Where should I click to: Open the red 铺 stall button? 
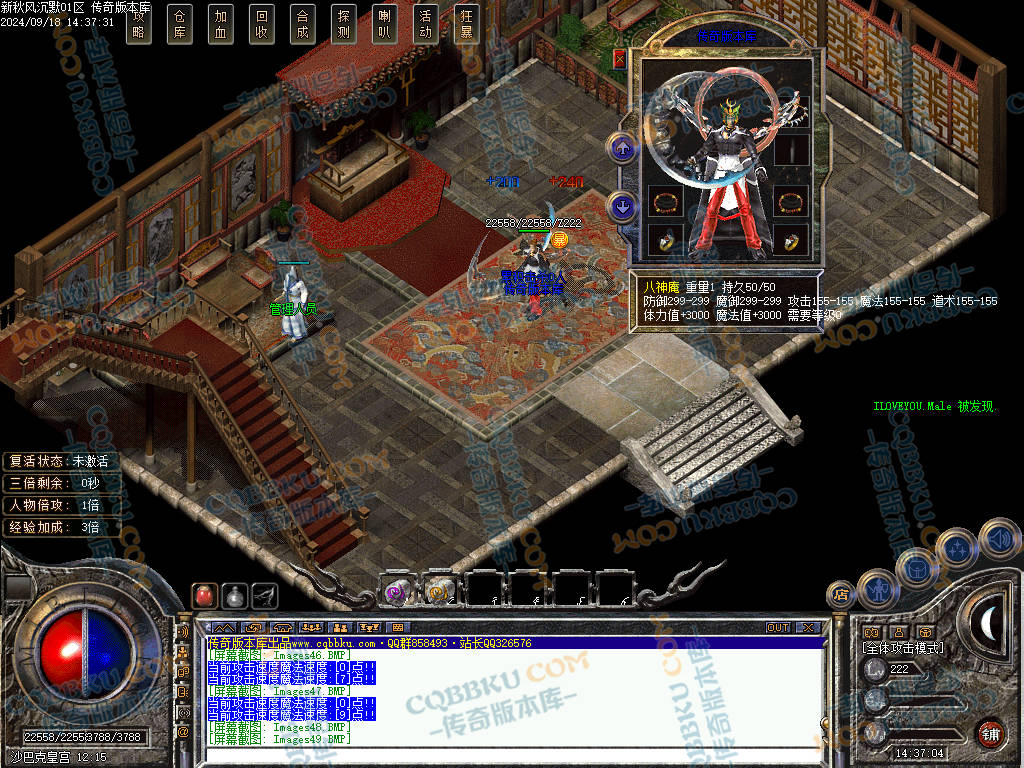(990, 733)
